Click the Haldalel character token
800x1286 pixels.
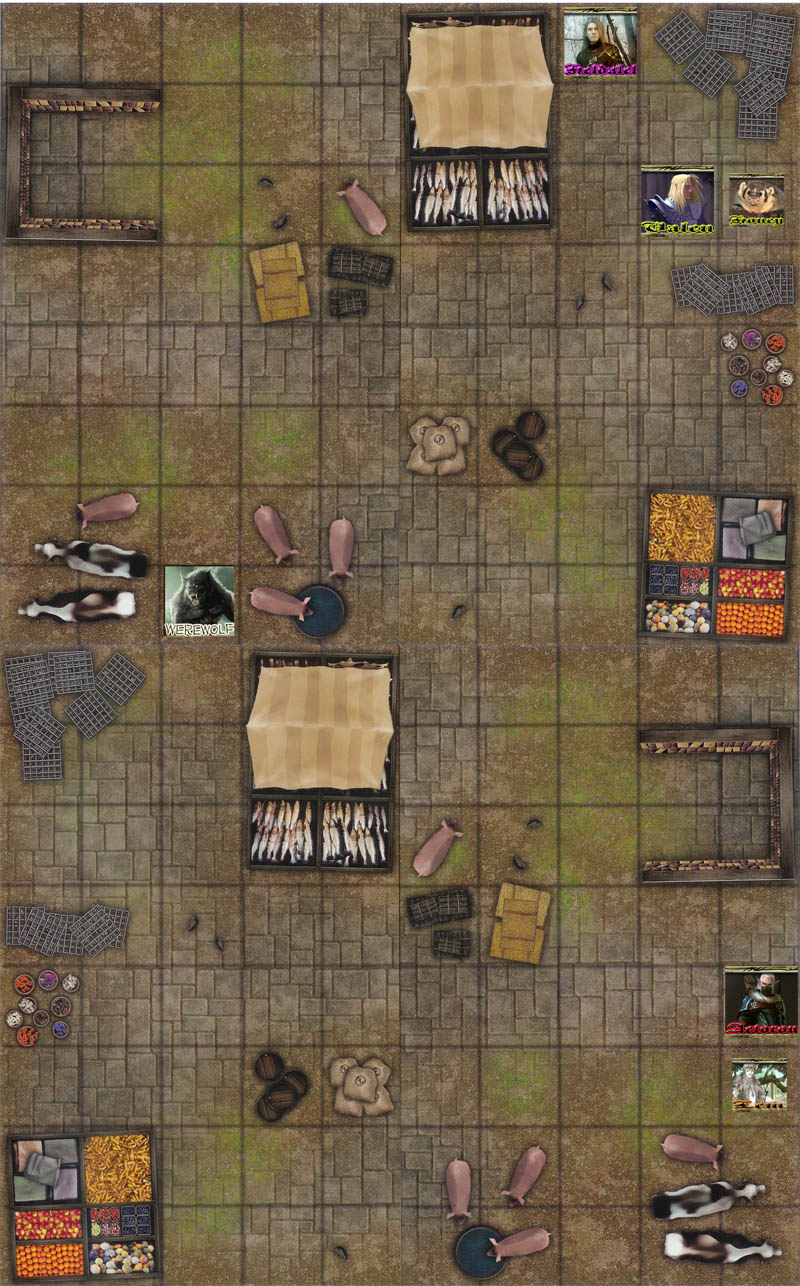click(x=600, y=43)
